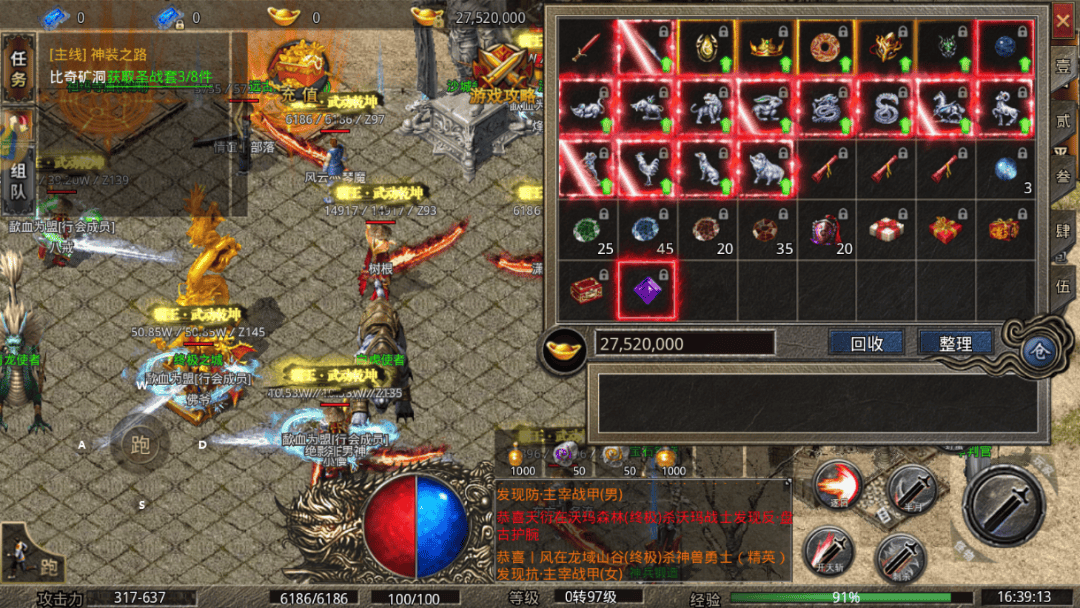This screenshot has width=1080, height=608.
Task: Select the silver snake zodiac statue
Action: pos(887,108)
